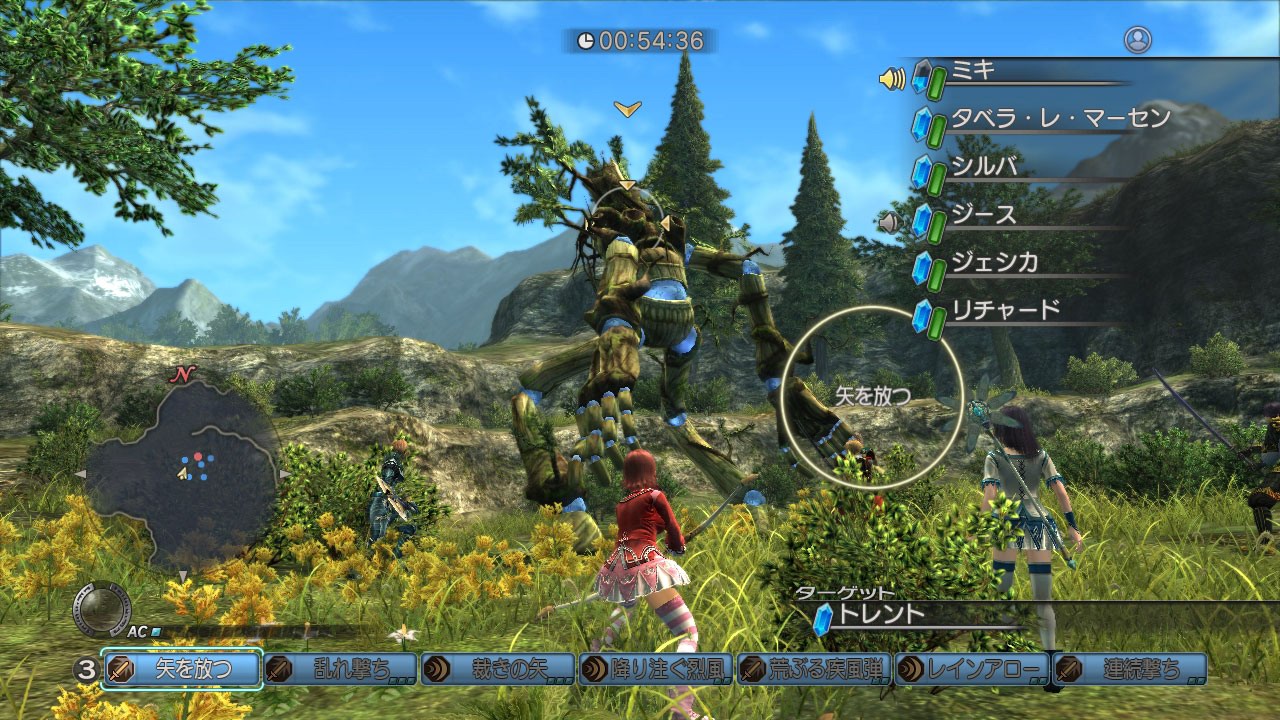The width and height of the screenshot is (1280, 720).
Task: Open the player profile icon above party list
Action: coord(1137,40)
